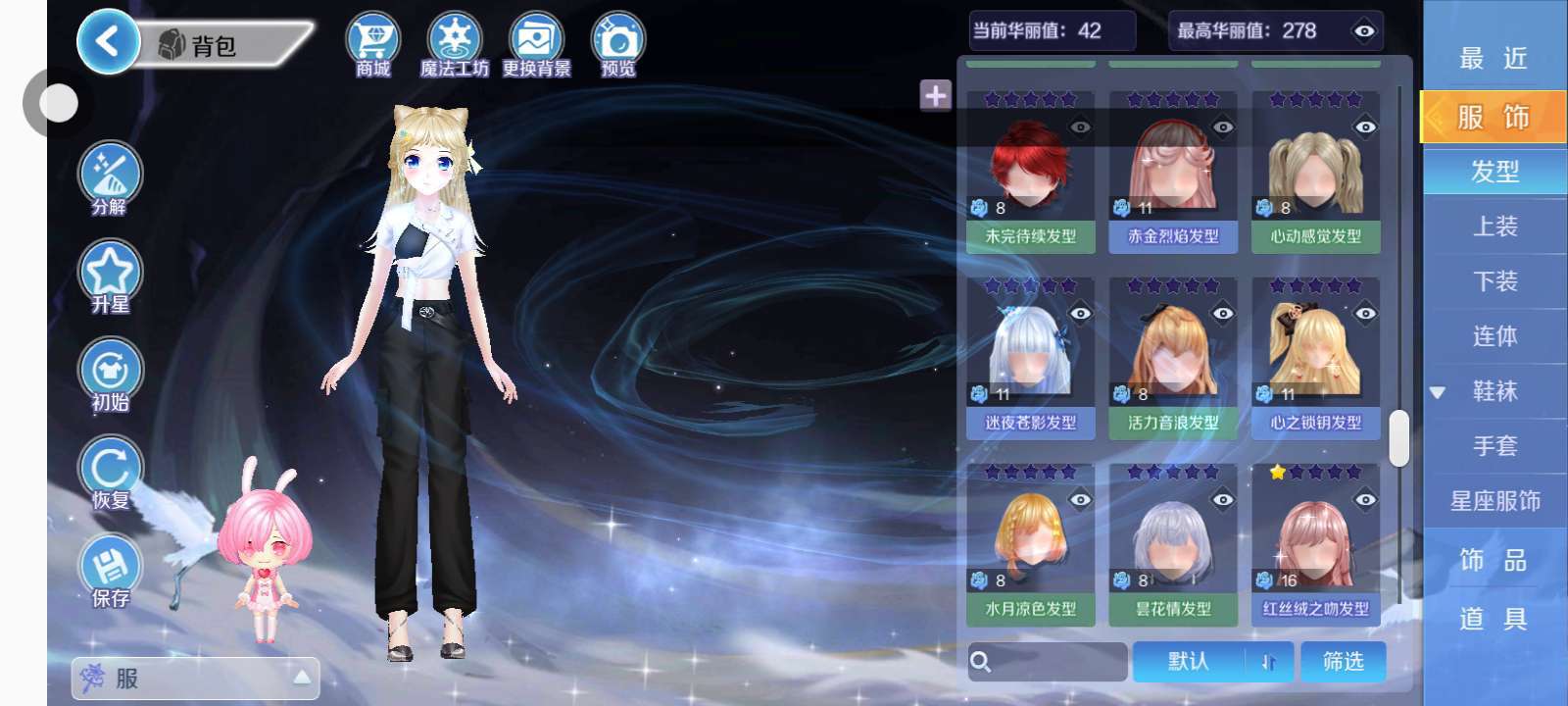The image size is (1568, 706).
Task: Change background with 更换背景
Action: (x=536, y=43)
